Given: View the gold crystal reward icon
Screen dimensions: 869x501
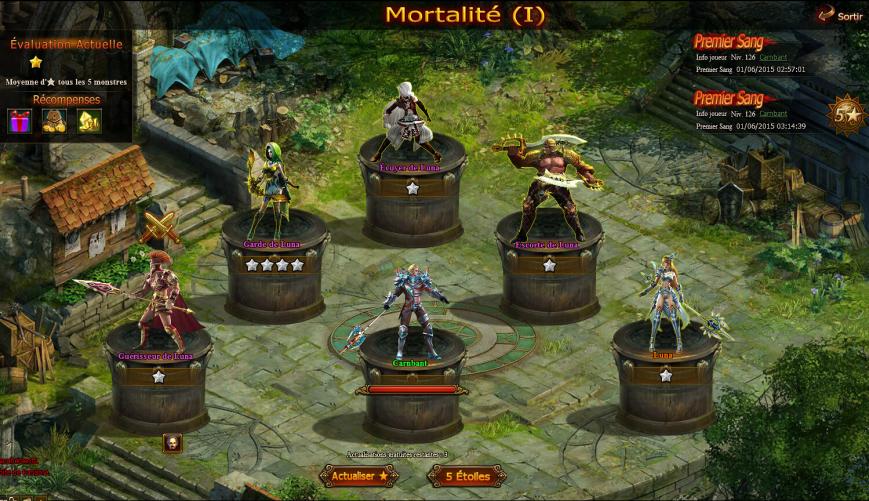Looking at the screenshot, I should click(90, 121).
